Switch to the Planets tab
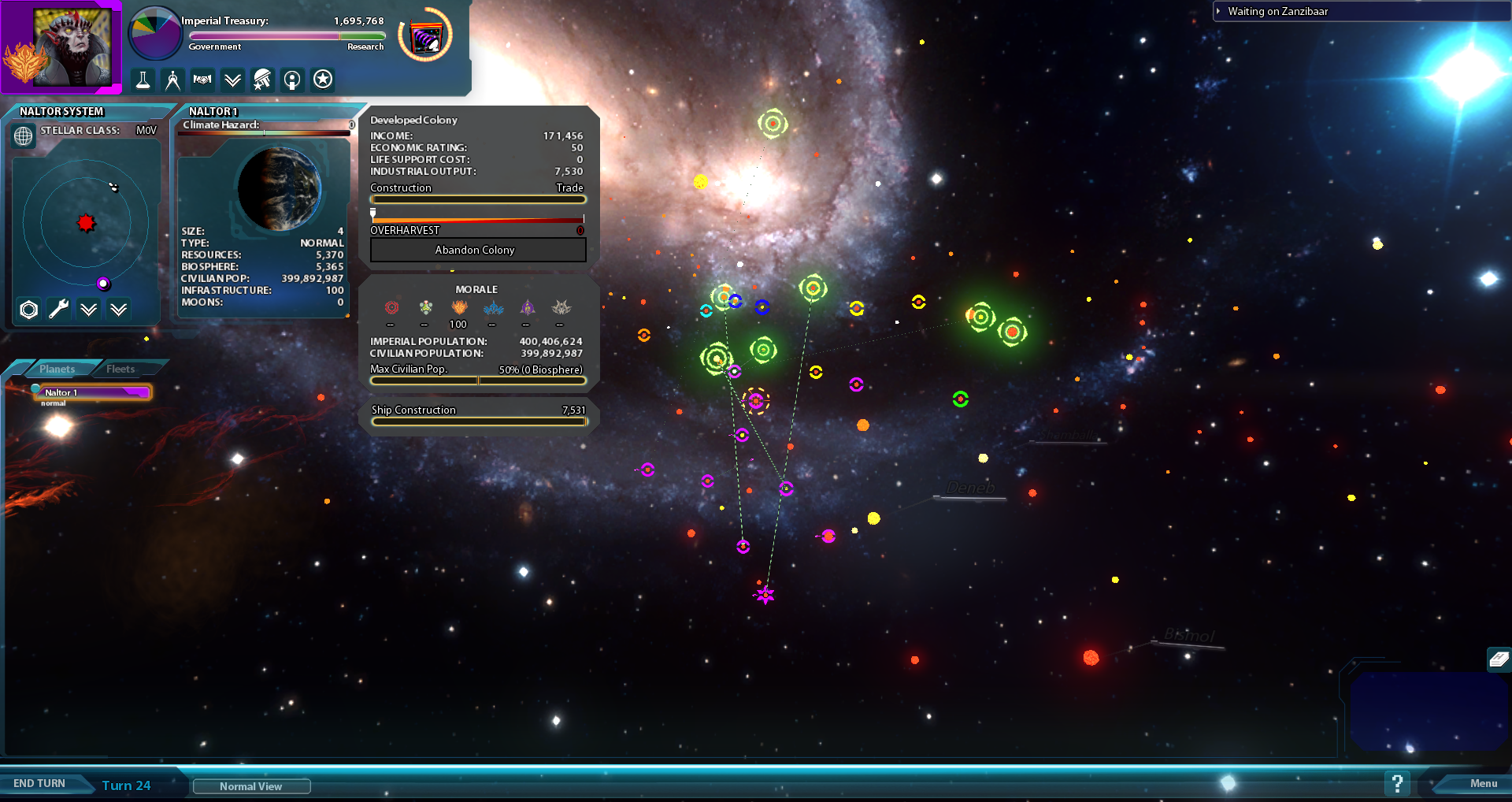 tap(57, 369)
